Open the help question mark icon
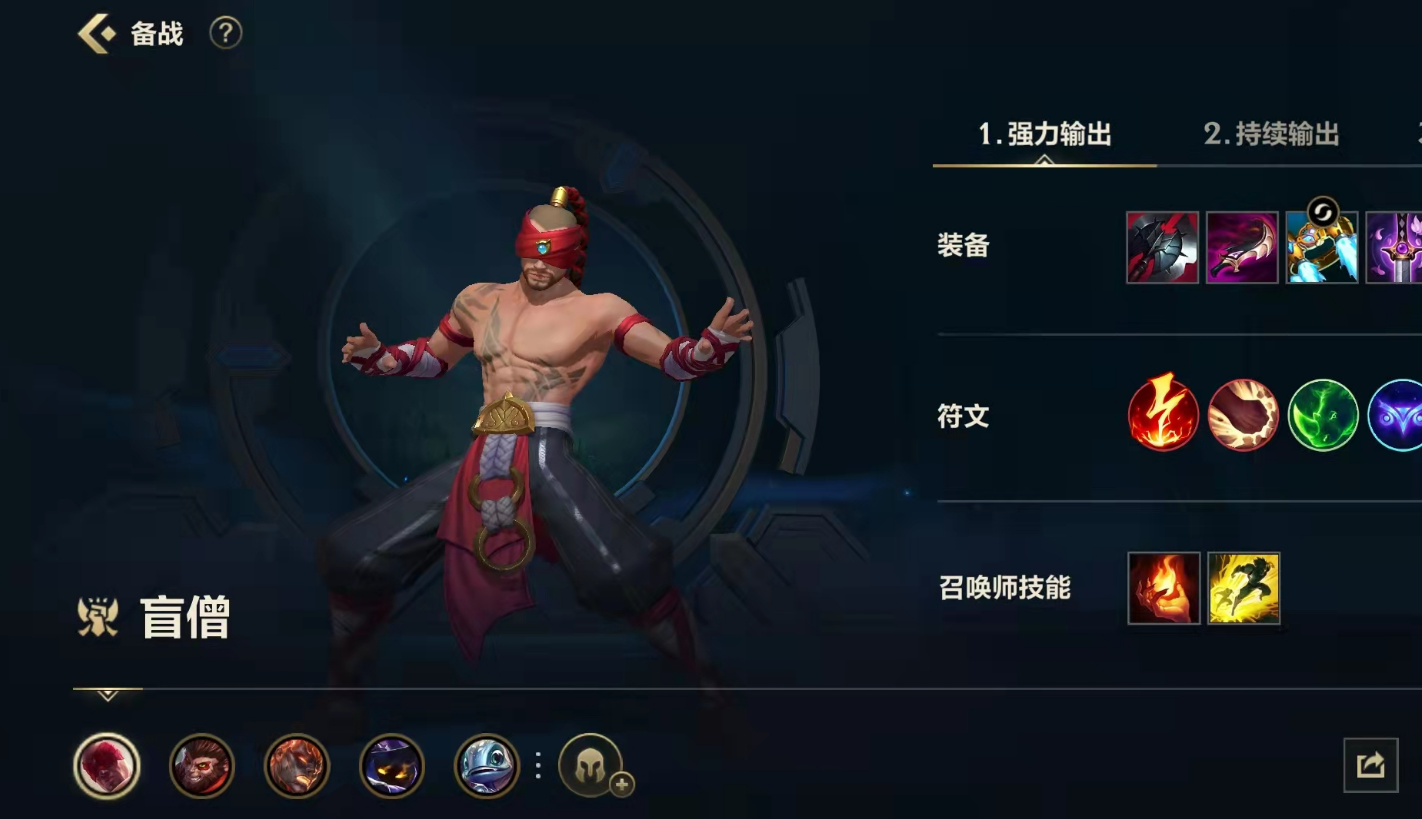The image size is (1422, 819). click(225, 33)
